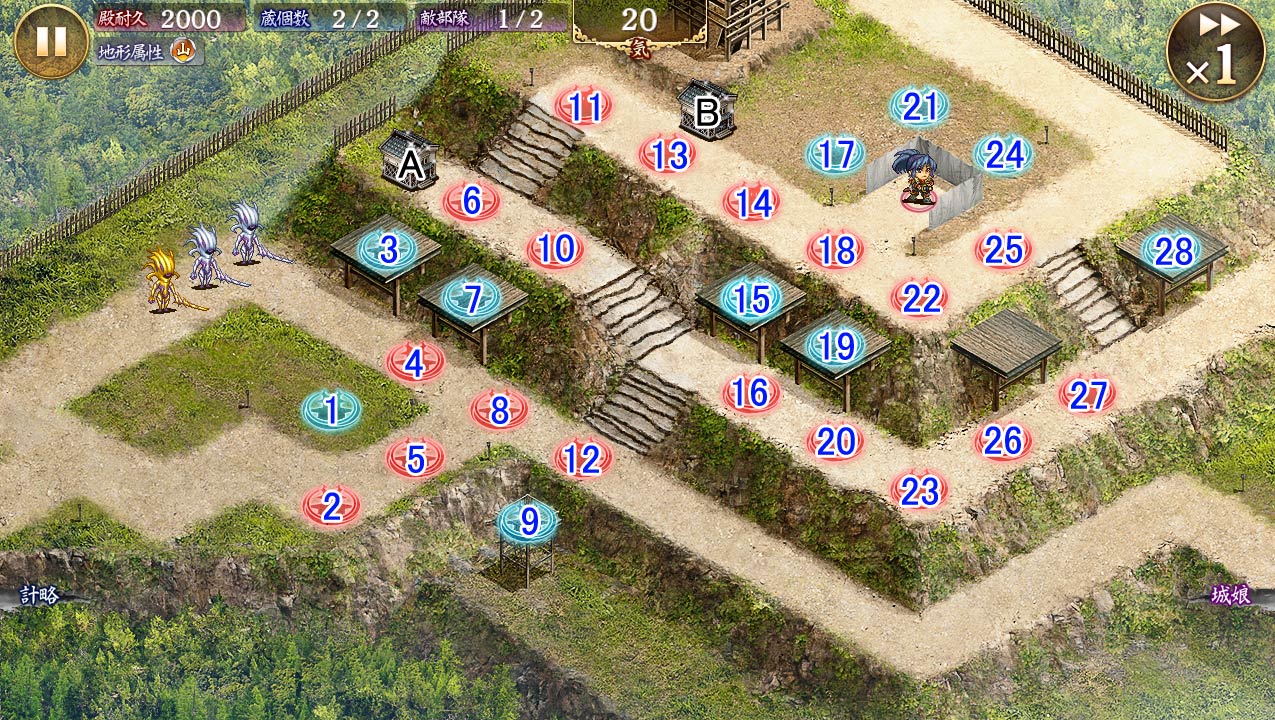The image size is (1275, 720).
Task: Select red placement marker 23
Action: click(919, 490)
